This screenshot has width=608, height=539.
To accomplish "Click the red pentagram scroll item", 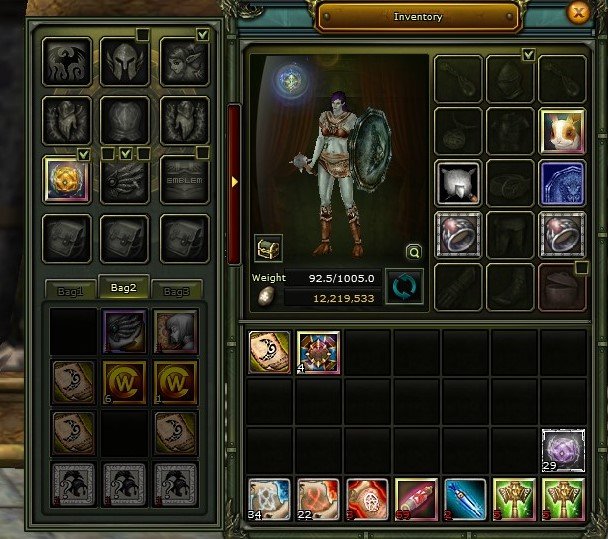I will (x=367, y=499).
